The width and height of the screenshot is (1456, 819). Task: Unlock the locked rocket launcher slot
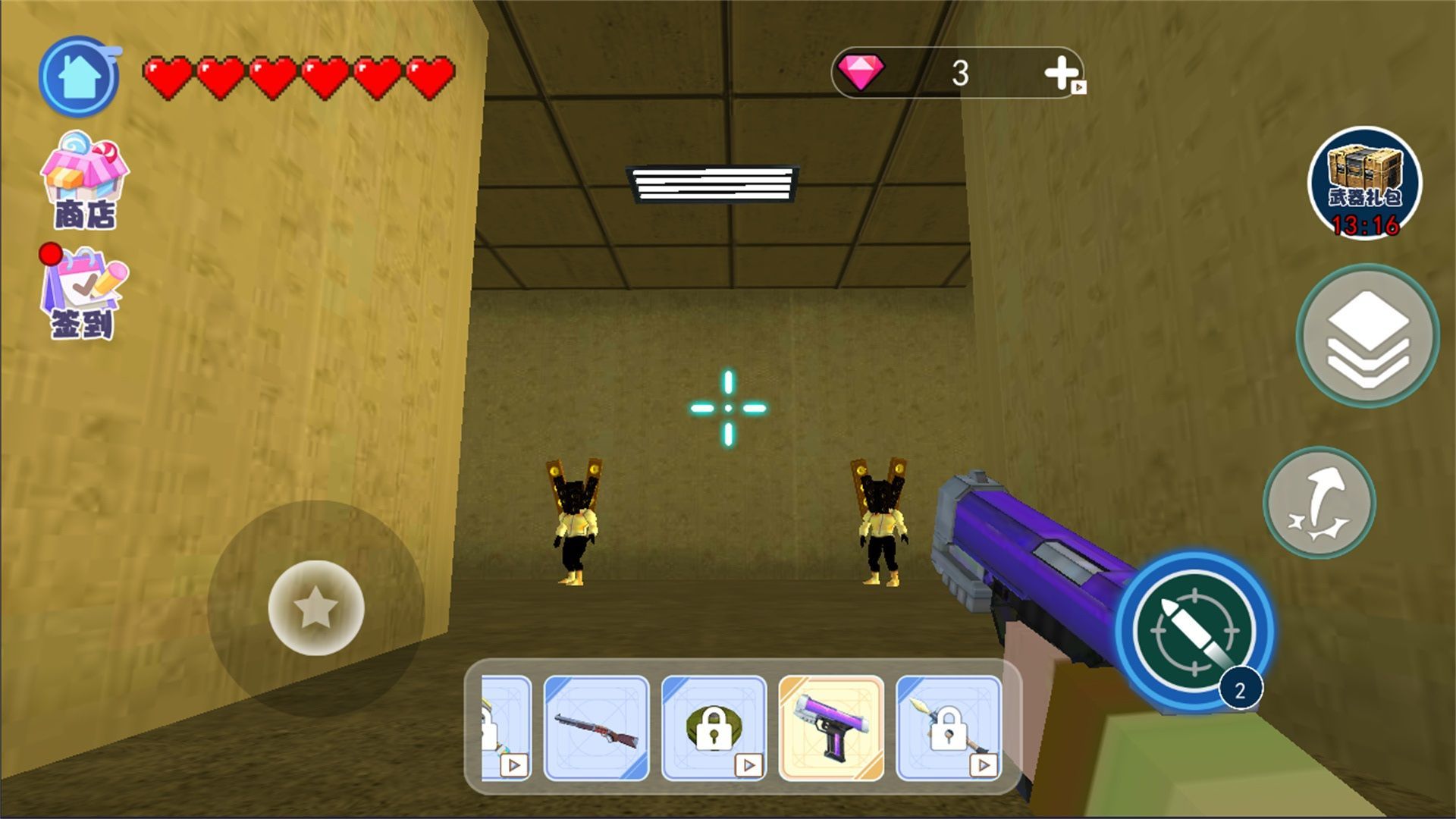(949, 728)
